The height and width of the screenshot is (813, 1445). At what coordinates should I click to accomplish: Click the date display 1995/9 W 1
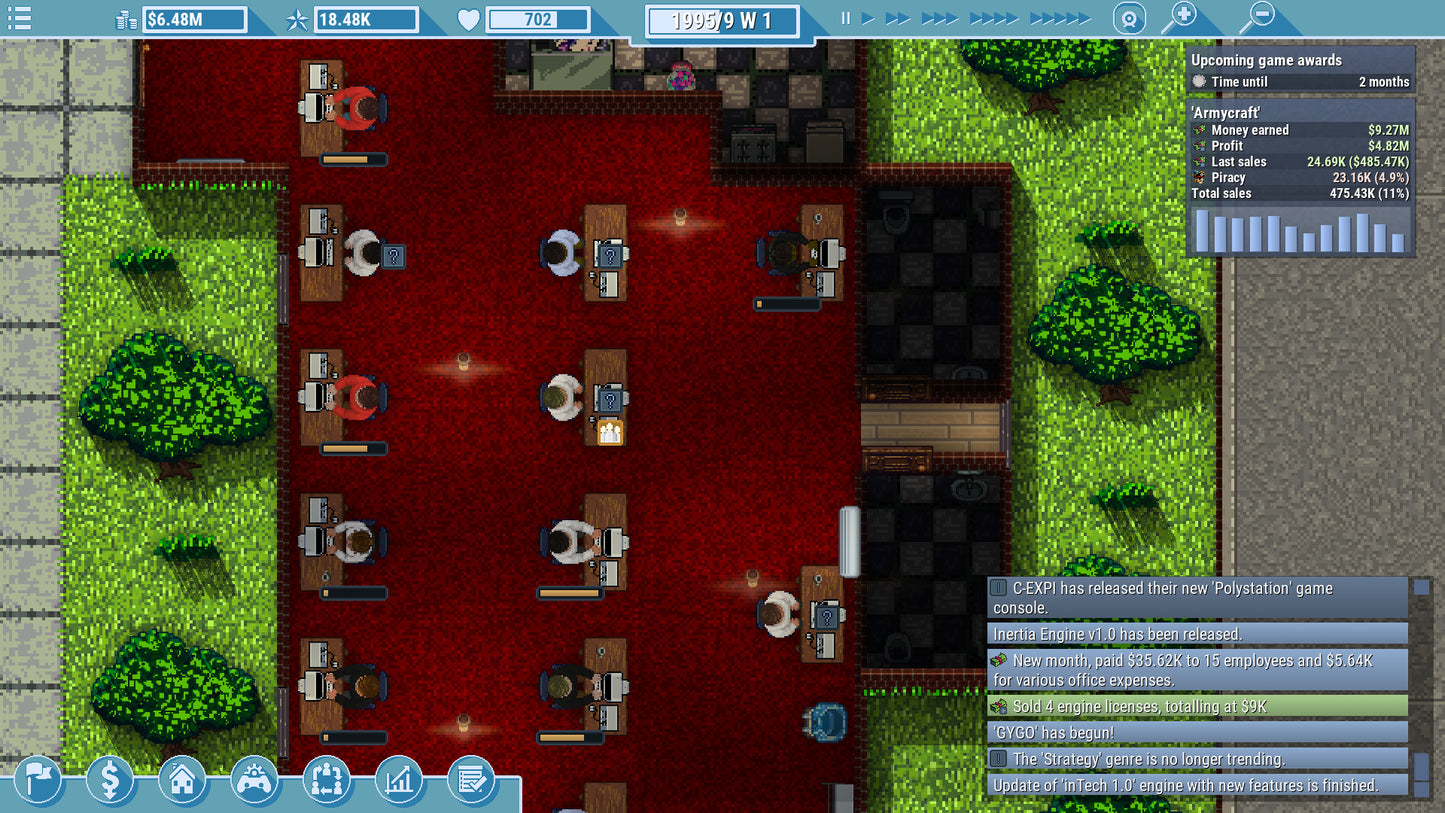[722, 18]
